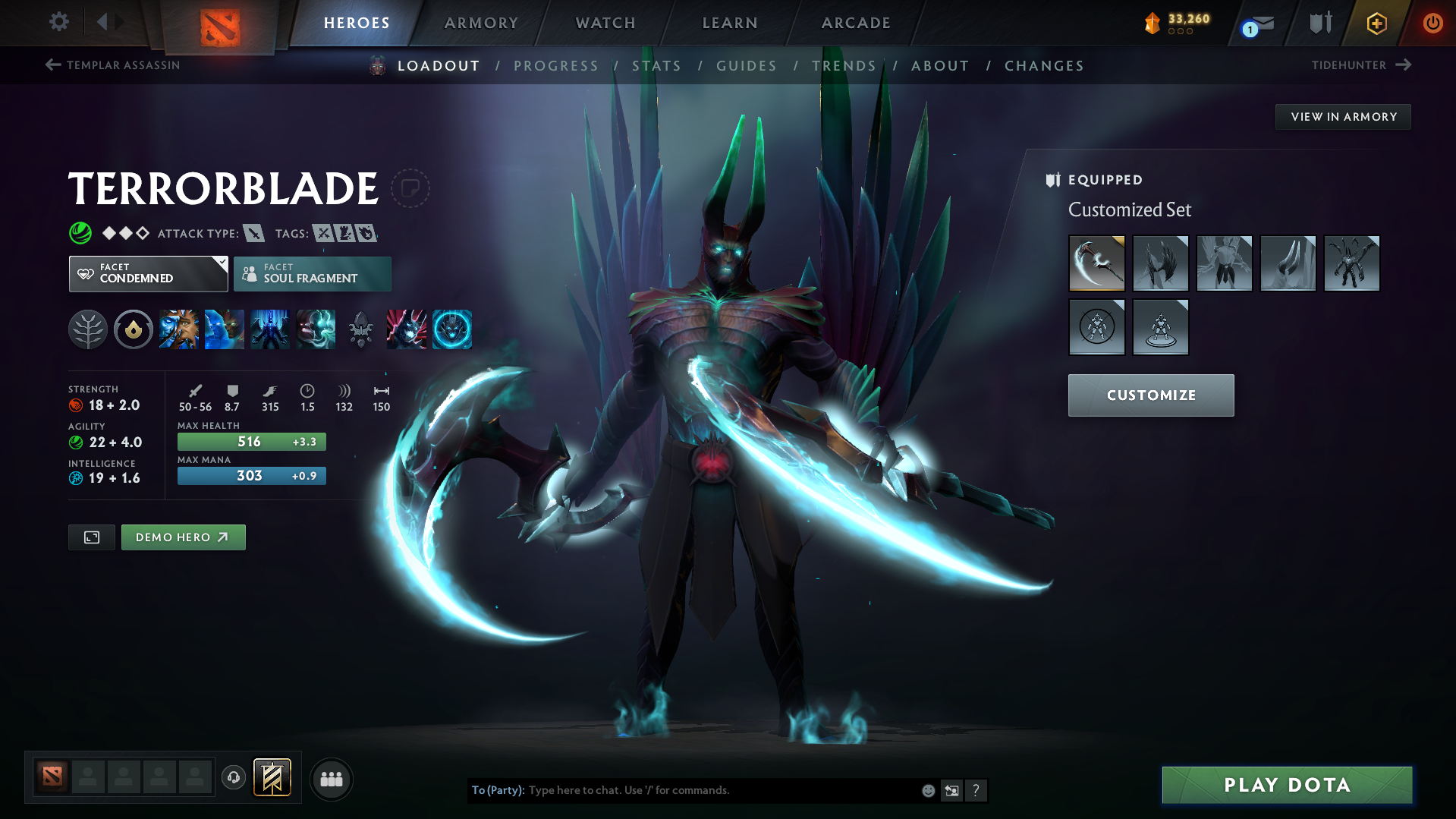Open the Talent Tree icon
Screen dimensions: 1456x819
pyautogui.click(x=88, y=329)
